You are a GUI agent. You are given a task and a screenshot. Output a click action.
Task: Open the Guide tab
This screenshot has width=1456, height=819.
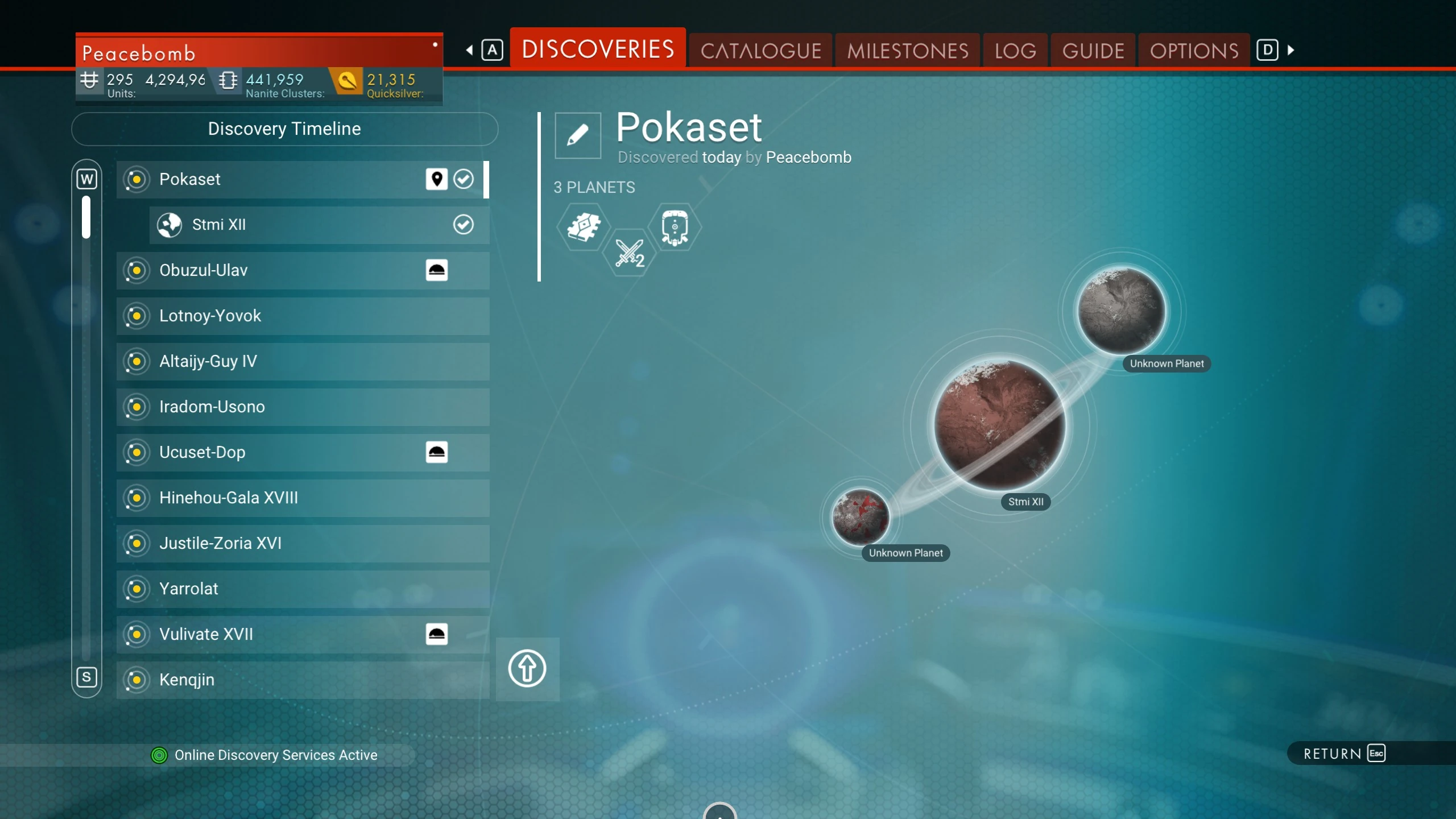[1093, 51]
